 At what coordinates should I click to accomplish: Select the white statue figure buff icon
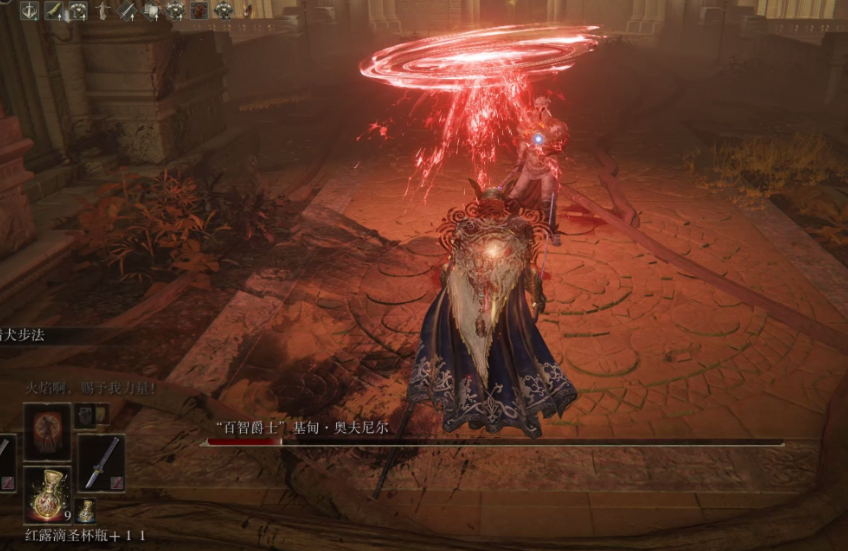click(102, 10)
